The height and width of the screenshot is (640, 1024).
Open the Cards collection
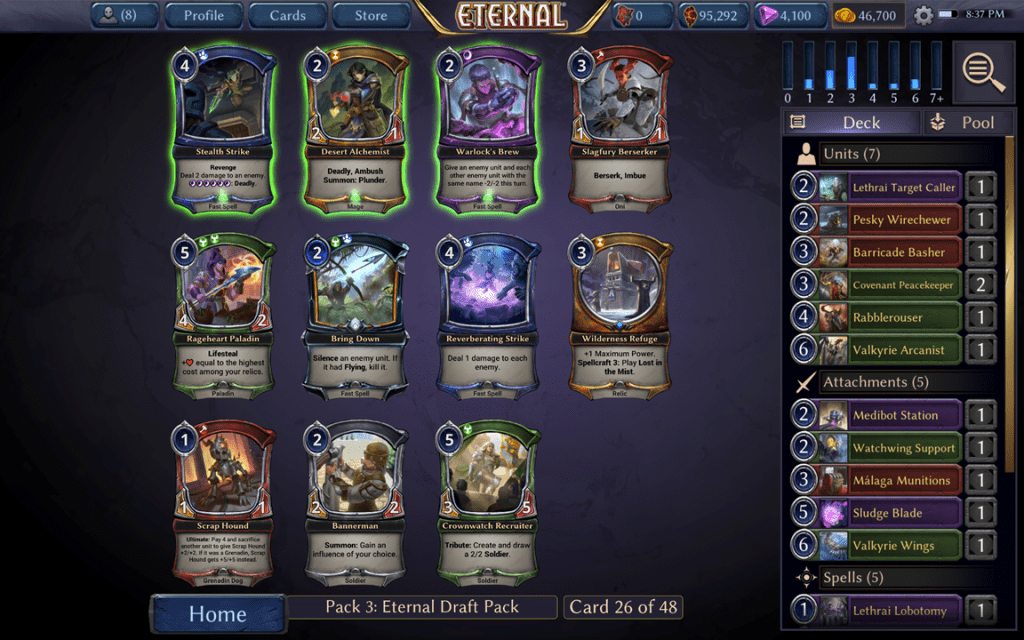point(287,15)
